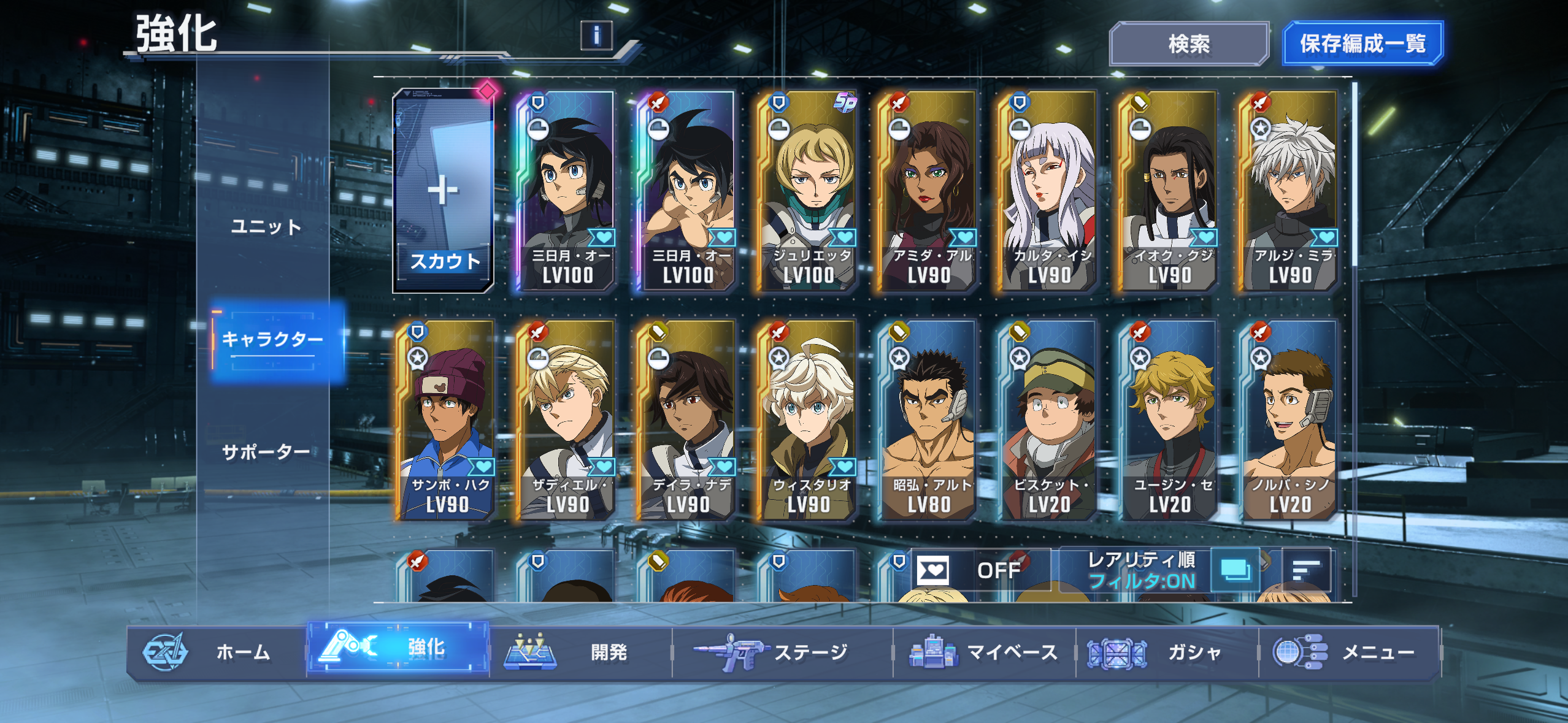
Task: Click the info icon beside 強化
Action: click(x=596, y=35)
